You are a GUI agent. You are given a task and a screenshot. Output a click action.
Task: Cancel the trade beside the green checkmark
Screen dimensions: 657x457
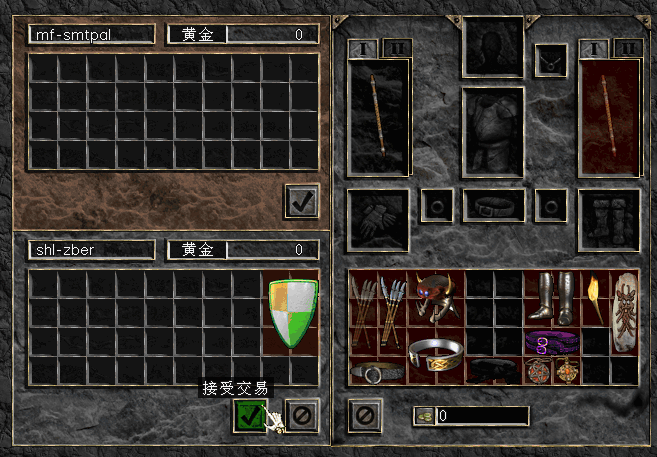point(301,414)
